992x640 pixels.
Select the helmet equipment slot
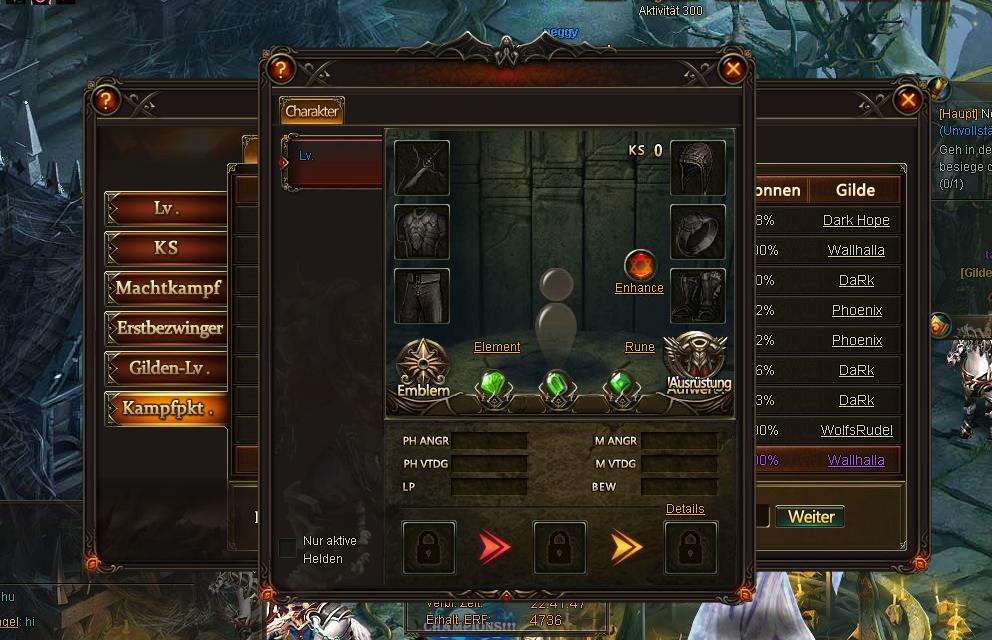click(697, 168)
